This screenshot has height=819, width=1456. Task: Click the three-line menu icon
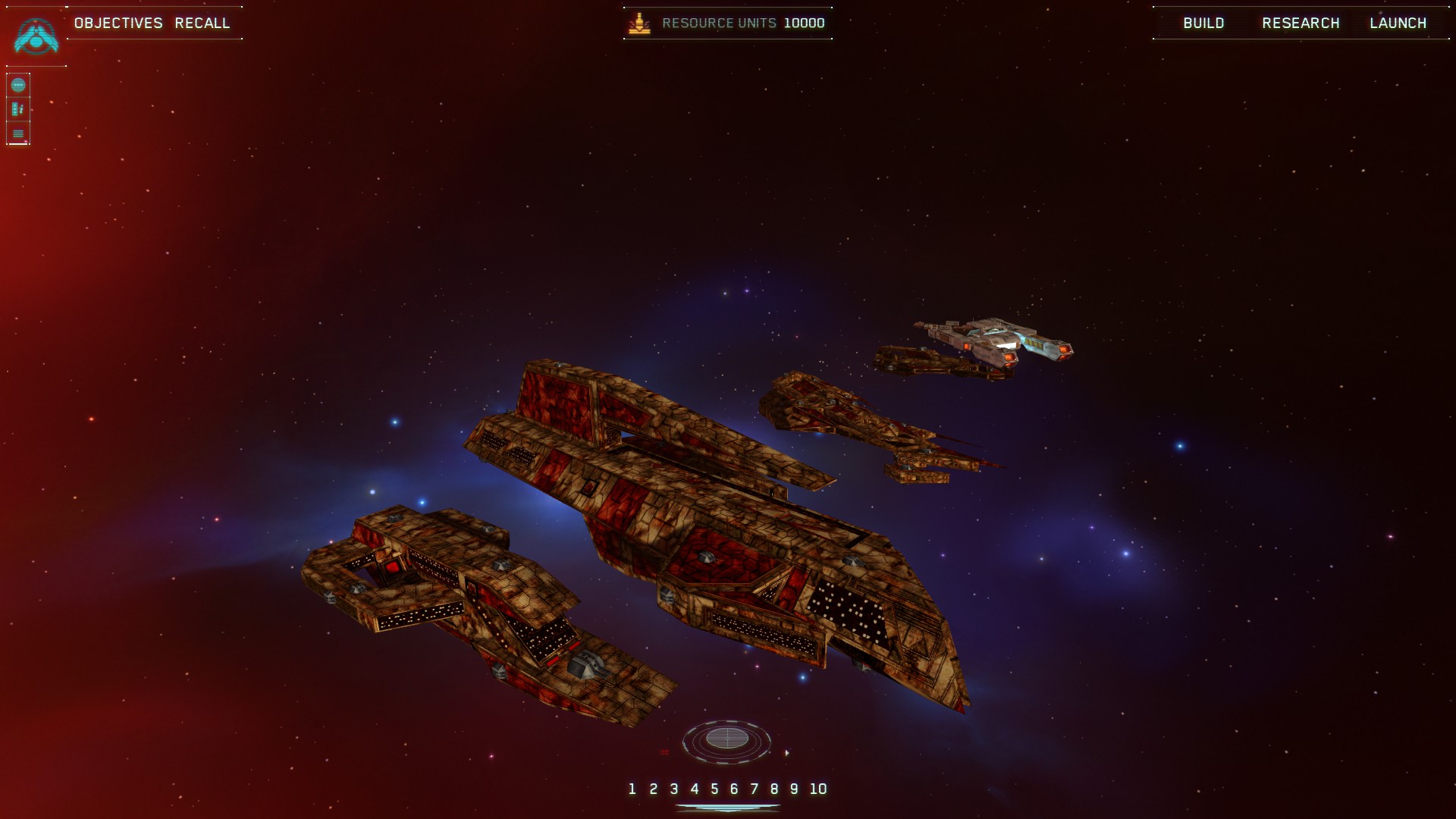pos(18,133)
